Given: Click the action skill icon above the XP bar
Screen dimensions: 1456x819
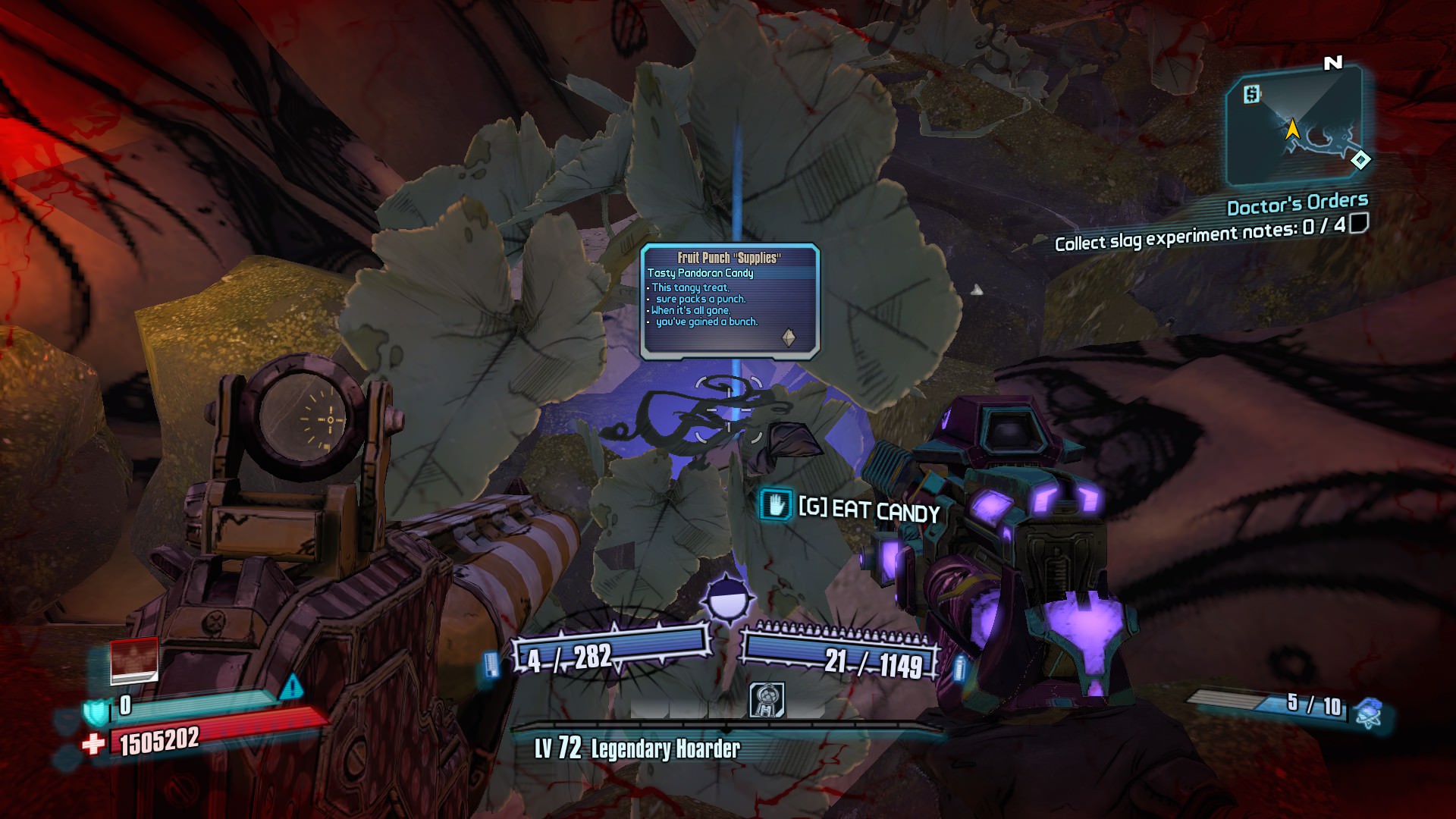Looking at the screenshot, I should (766, 699).
